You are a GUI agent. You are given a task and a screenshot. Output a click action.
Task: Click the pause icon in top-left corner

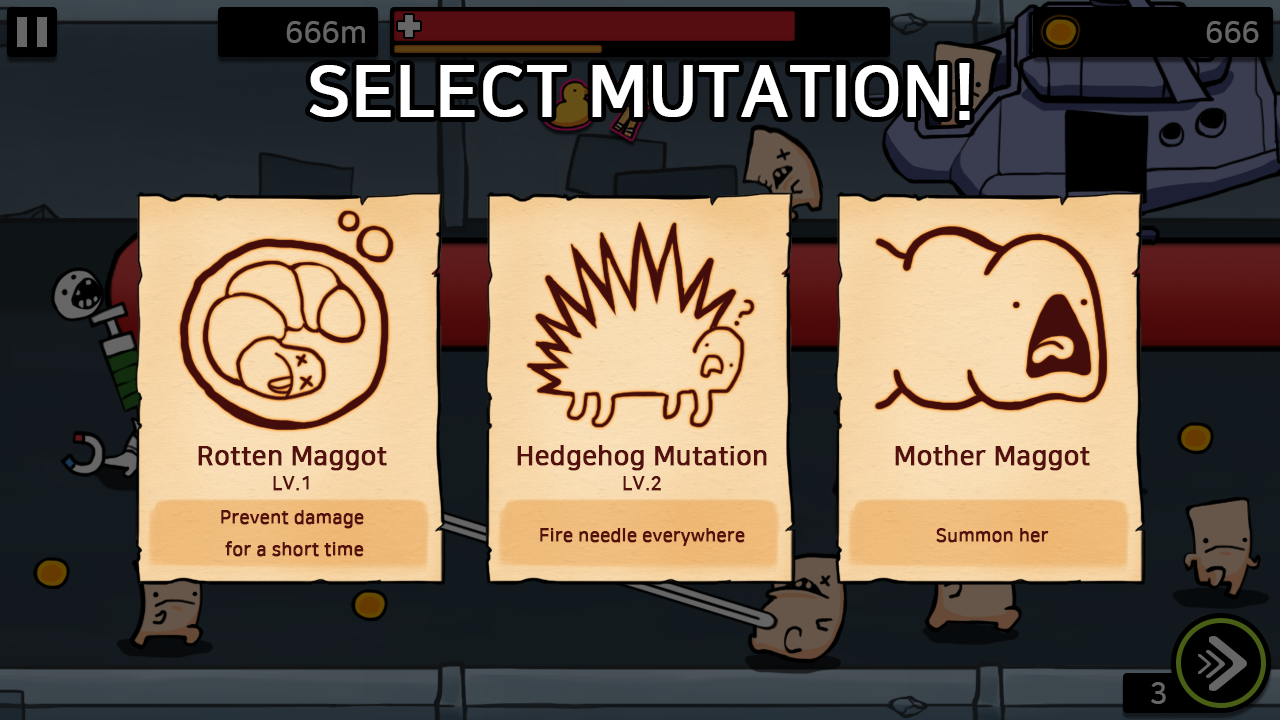coord(33,32)
